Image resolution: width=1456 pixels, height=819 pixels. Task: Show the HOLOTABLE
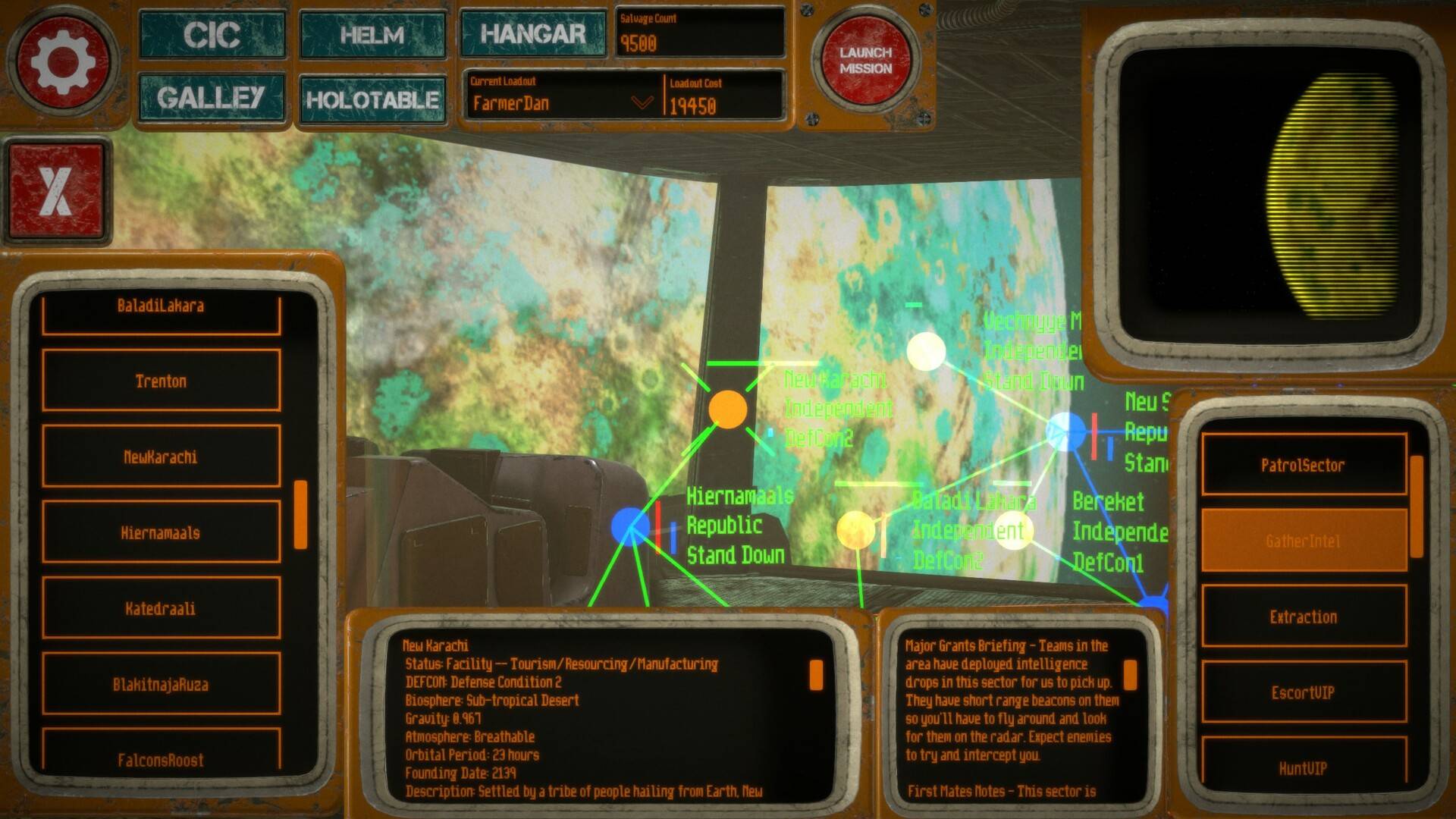372,99
